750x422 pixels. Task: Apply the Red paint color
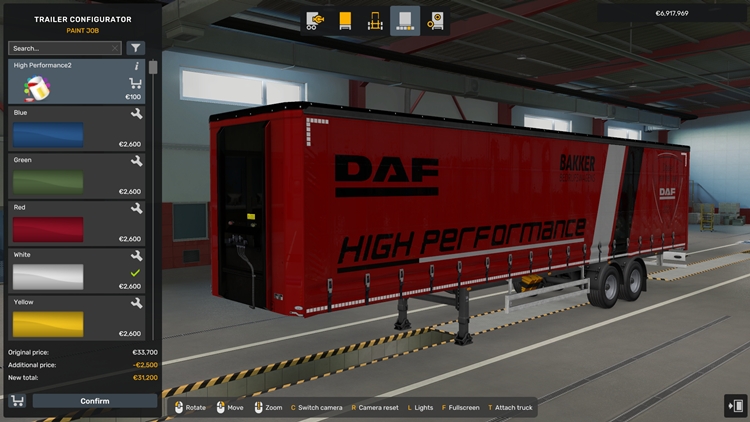tap(48, 229)
